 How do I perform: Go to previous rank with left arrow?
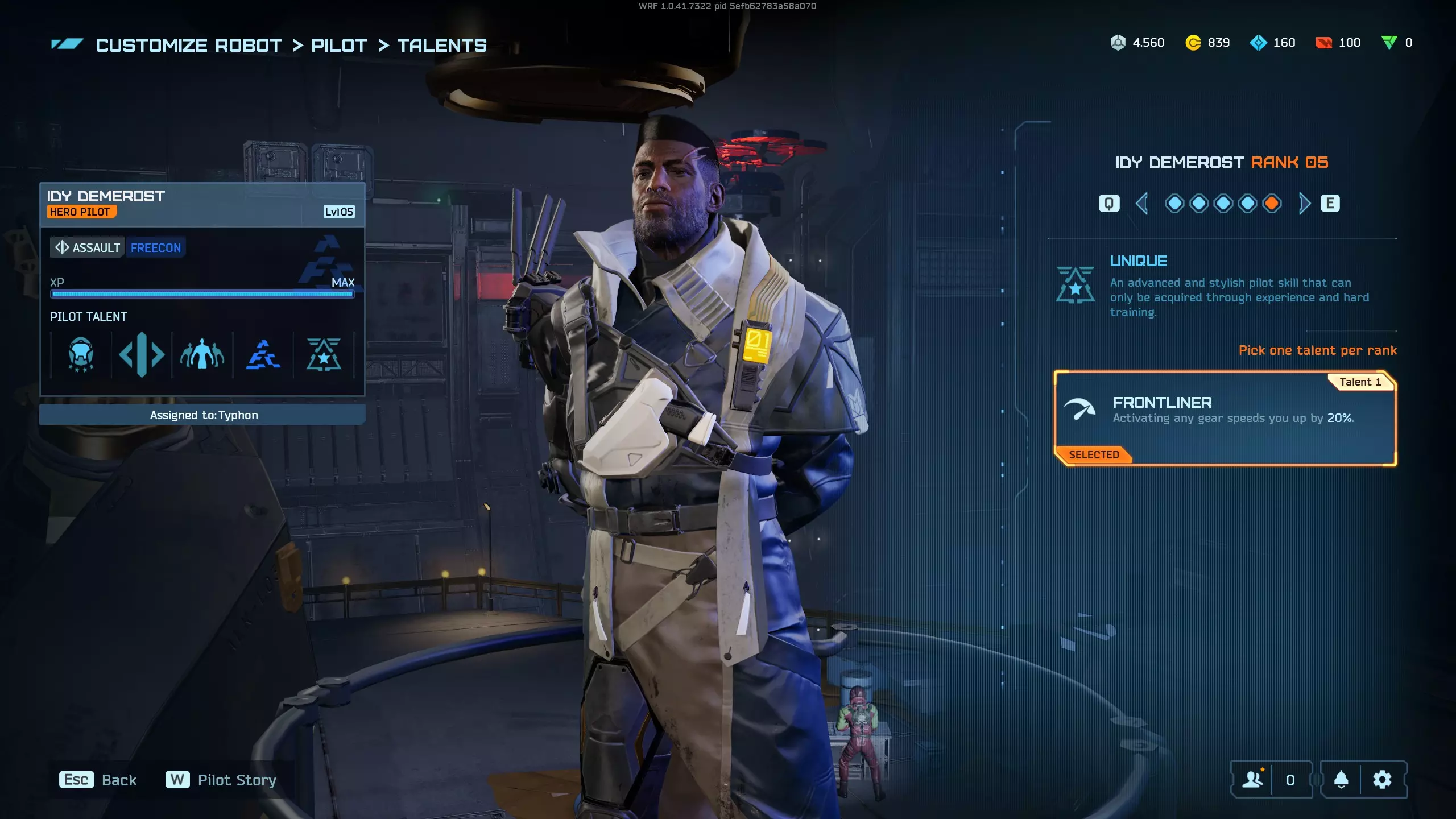(x=1141, y=204)
